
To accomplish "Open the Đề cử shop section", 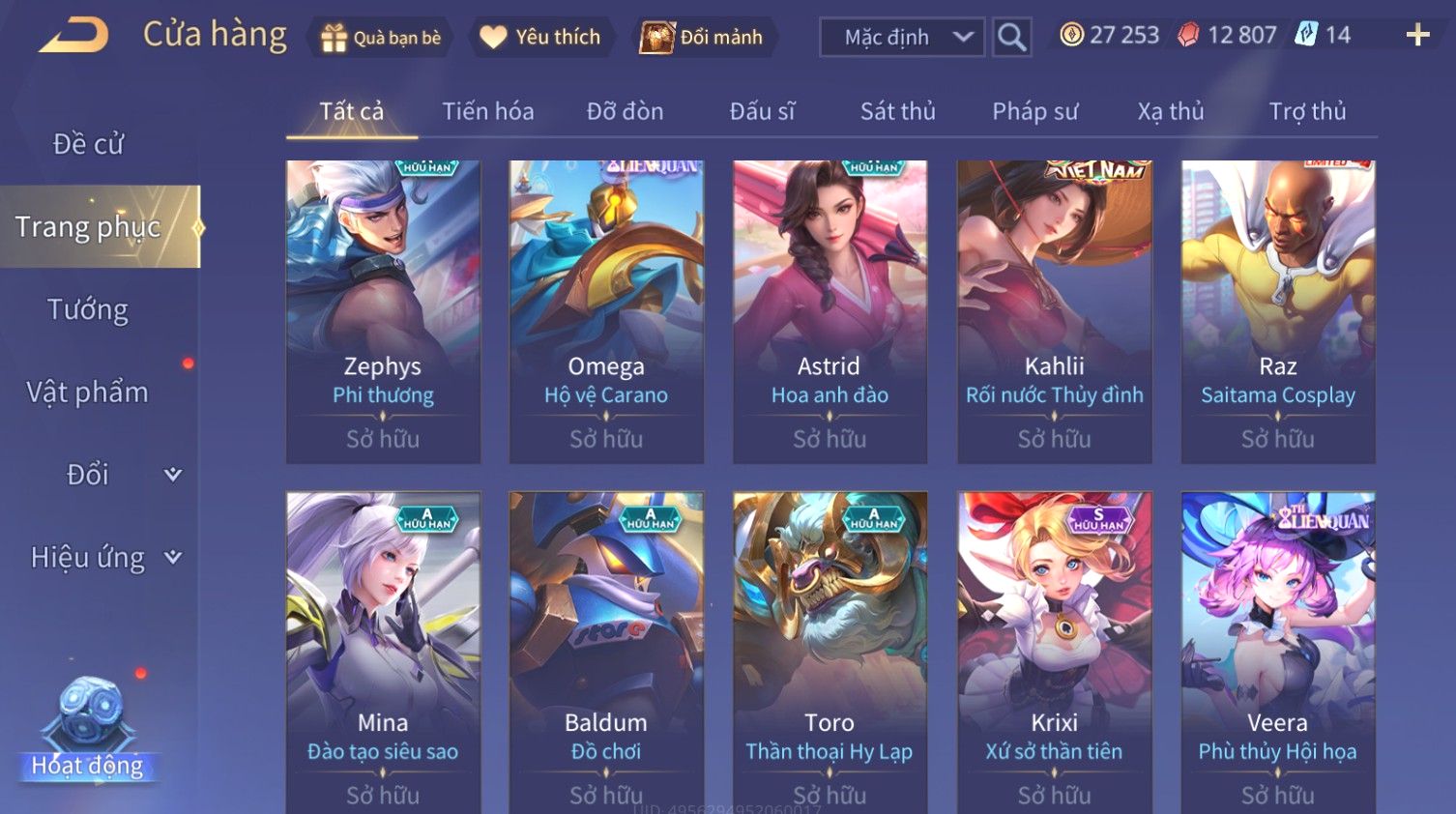I will [x=88, y=144].
